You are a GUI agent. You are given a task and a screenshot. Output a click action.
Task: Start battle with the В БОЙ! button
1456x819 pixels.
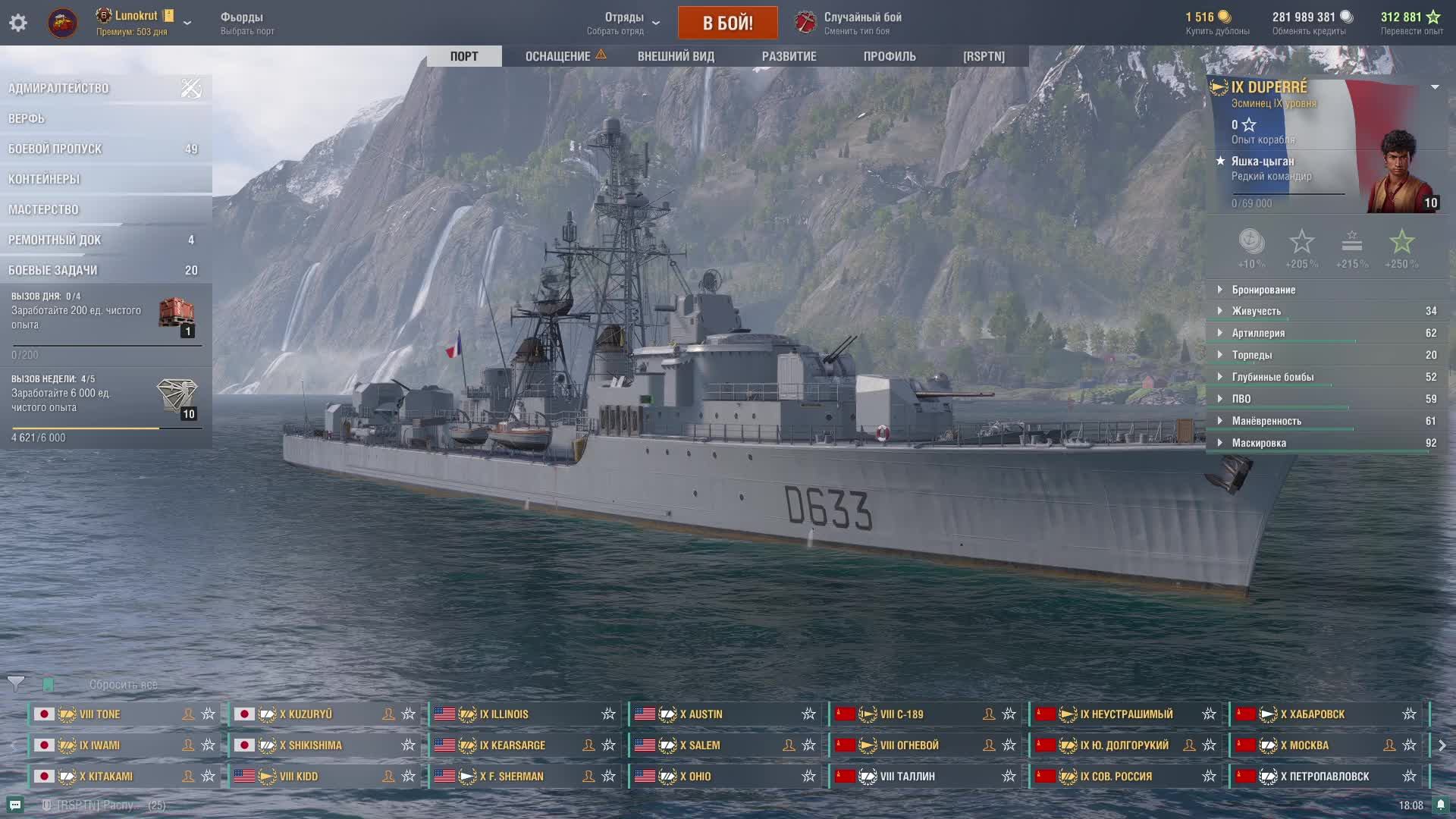click(x=727, y=23)
